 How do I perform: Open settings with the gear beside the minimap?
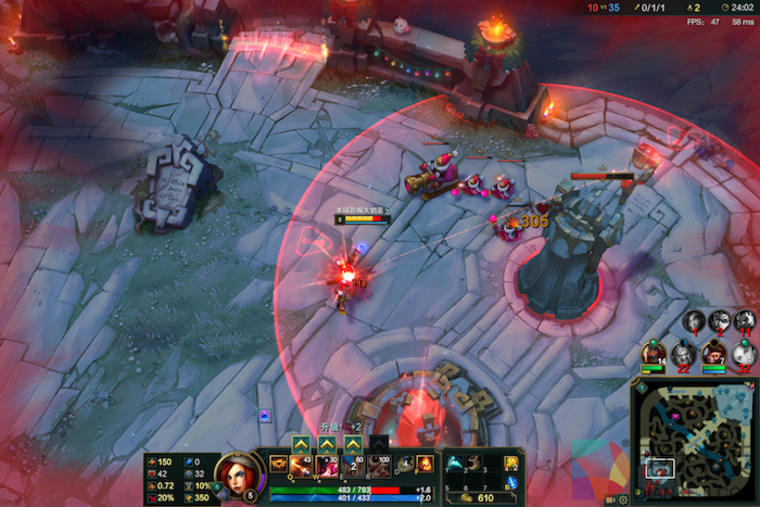point(624,499)
